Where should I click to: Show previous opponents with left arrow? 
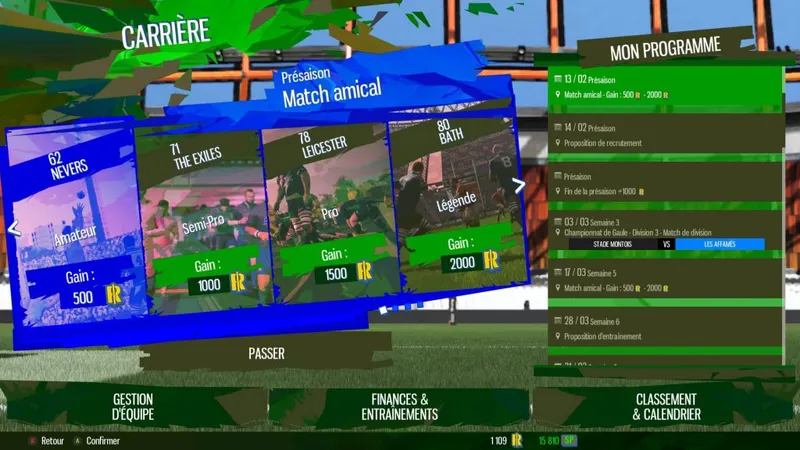(x=13, y=228)
